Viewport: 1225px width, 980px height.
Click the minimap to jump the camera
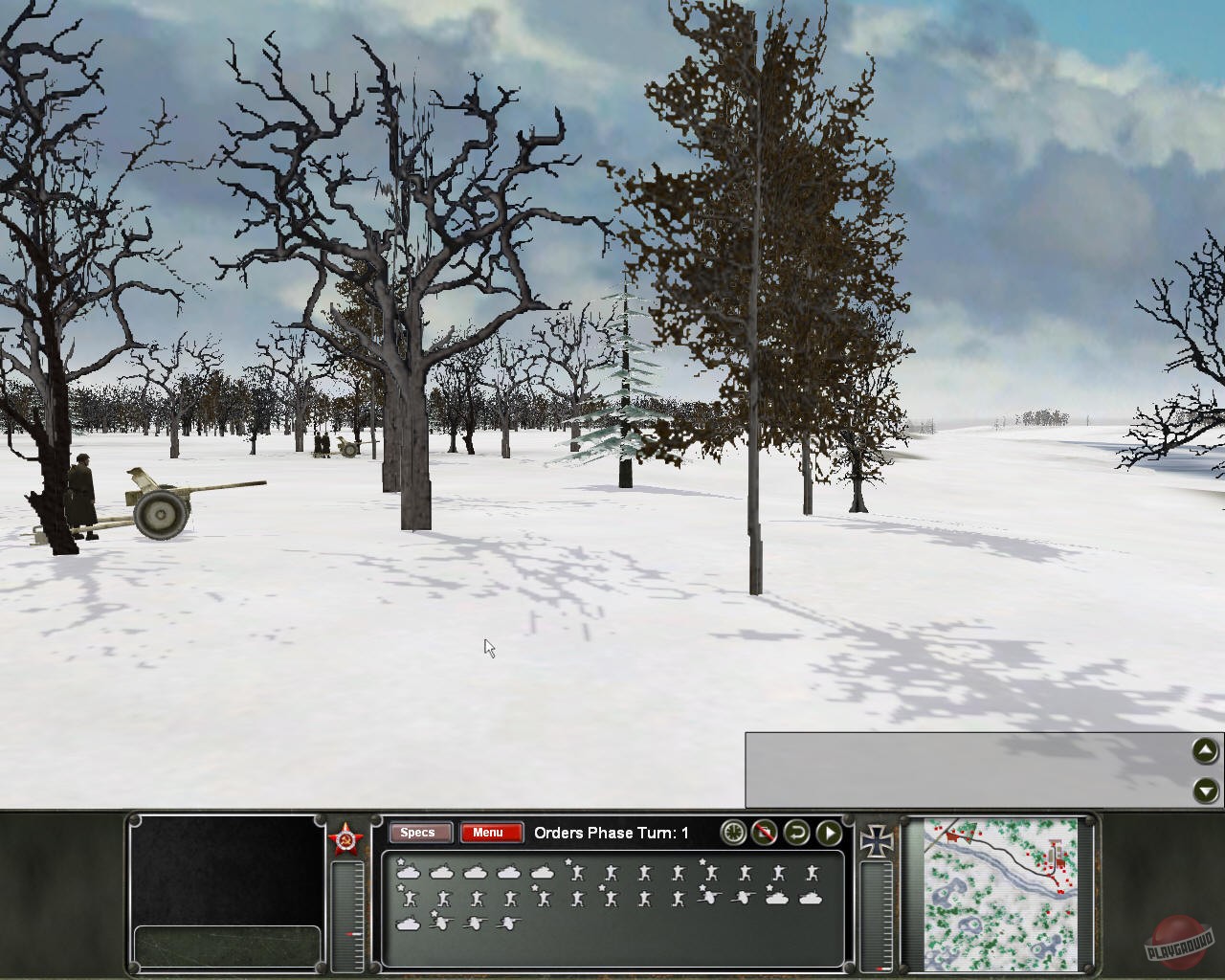998,890
